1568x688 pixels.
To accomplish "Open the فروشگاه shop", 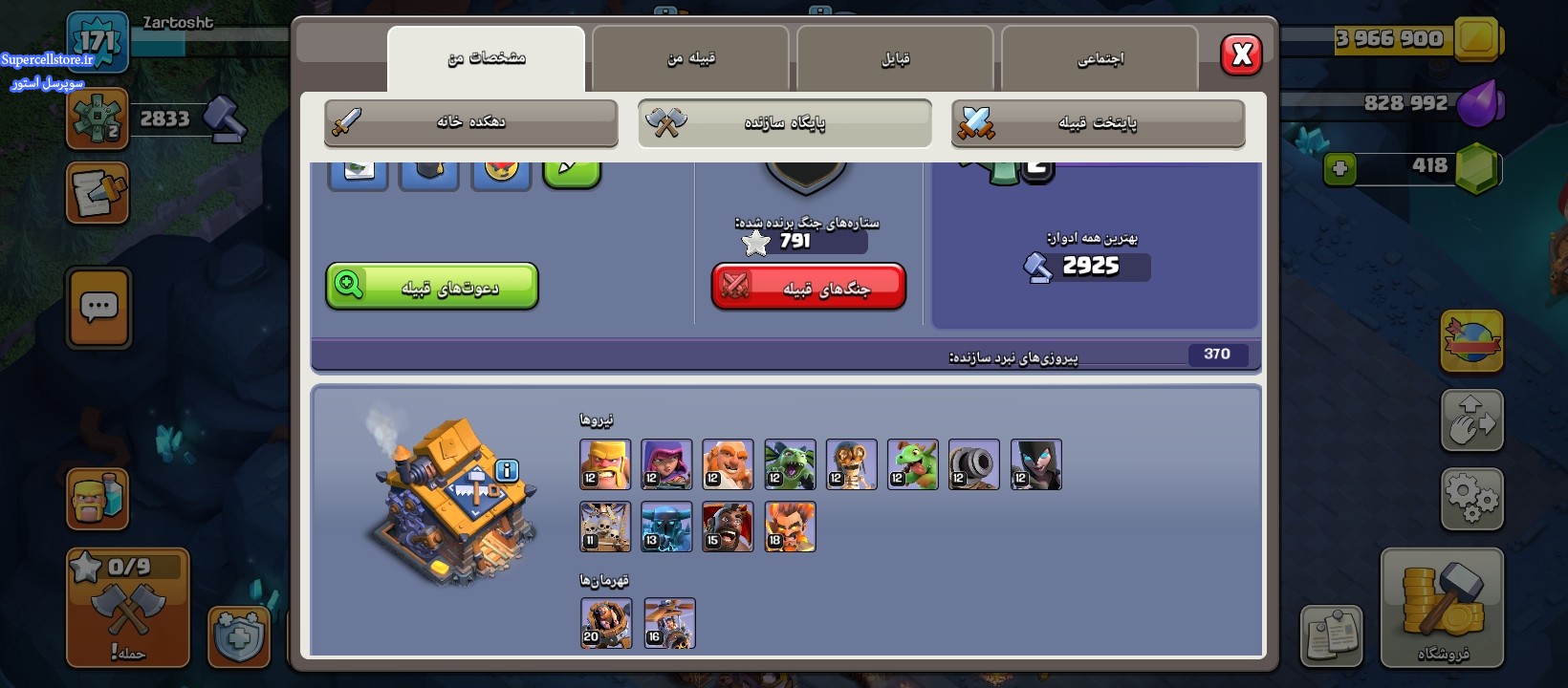I will pos(1442,608).
